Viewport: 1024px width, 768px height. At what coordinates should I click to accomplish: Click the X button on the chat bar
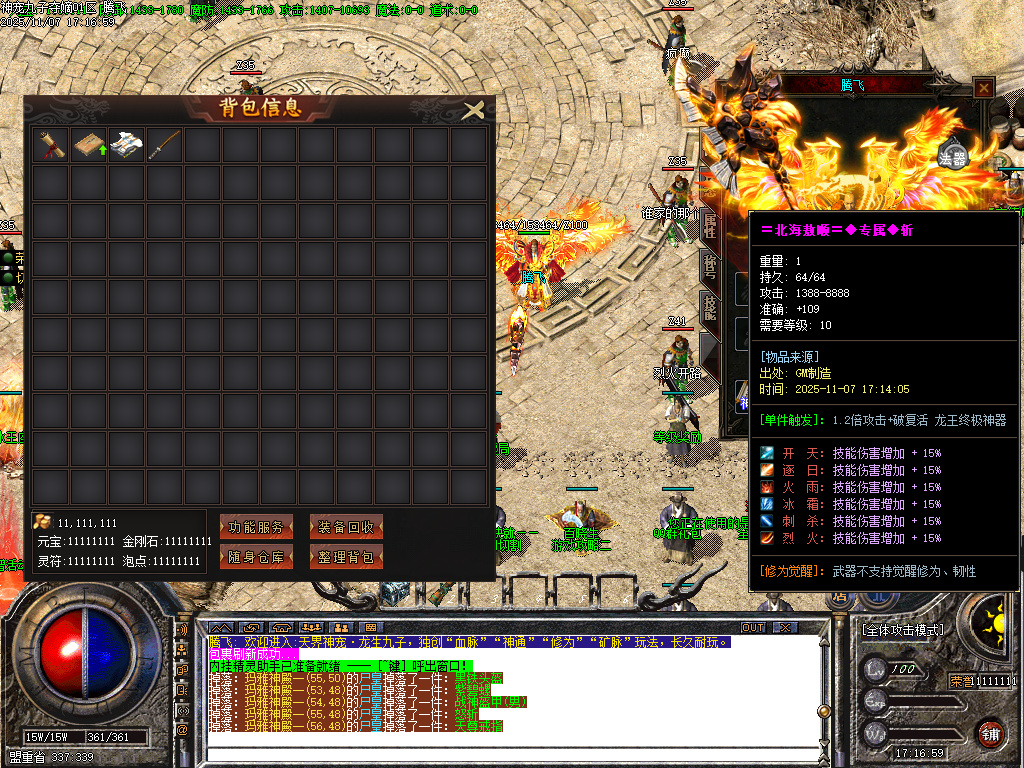tap(786, 628)
